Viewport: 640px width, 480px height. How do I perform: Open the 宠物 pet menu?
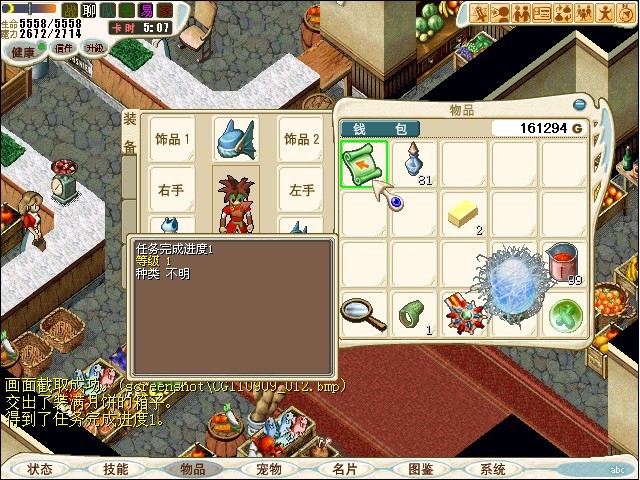click(x=268, y=468)
